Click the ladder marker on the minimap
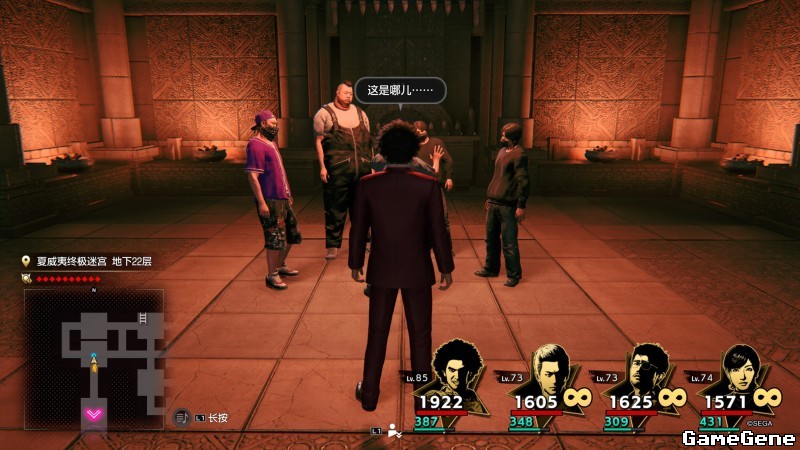Screen dimensions: 800x450 click(x=141, y=318)
